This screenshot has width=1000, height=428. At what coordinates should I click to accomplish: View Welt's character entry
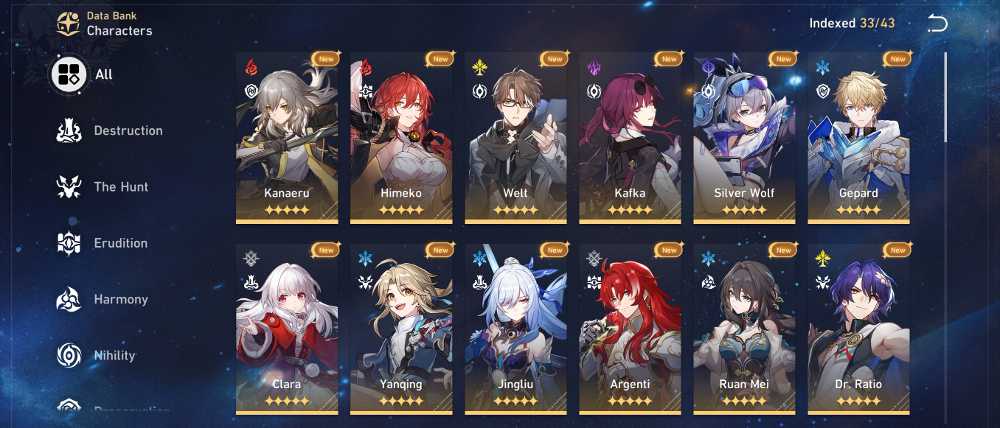515,138
